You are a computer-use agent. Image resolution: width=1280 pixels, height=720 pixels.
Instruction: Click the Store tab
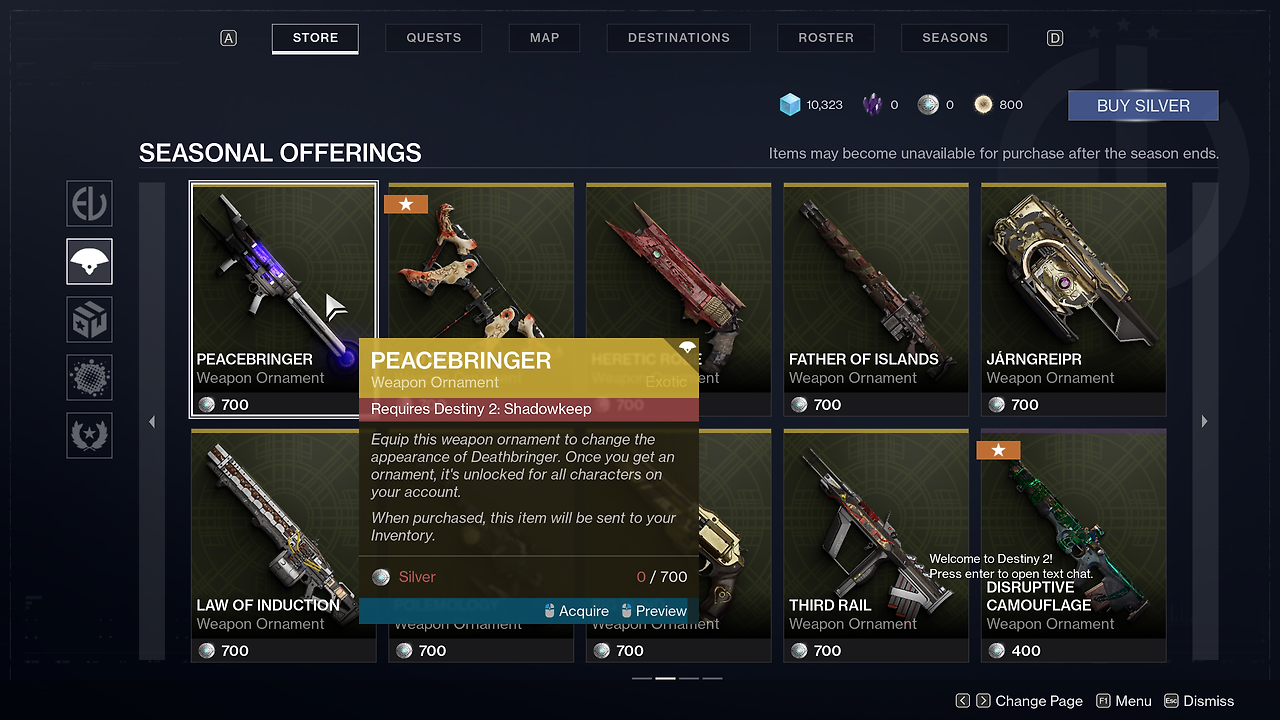(315, 38)
